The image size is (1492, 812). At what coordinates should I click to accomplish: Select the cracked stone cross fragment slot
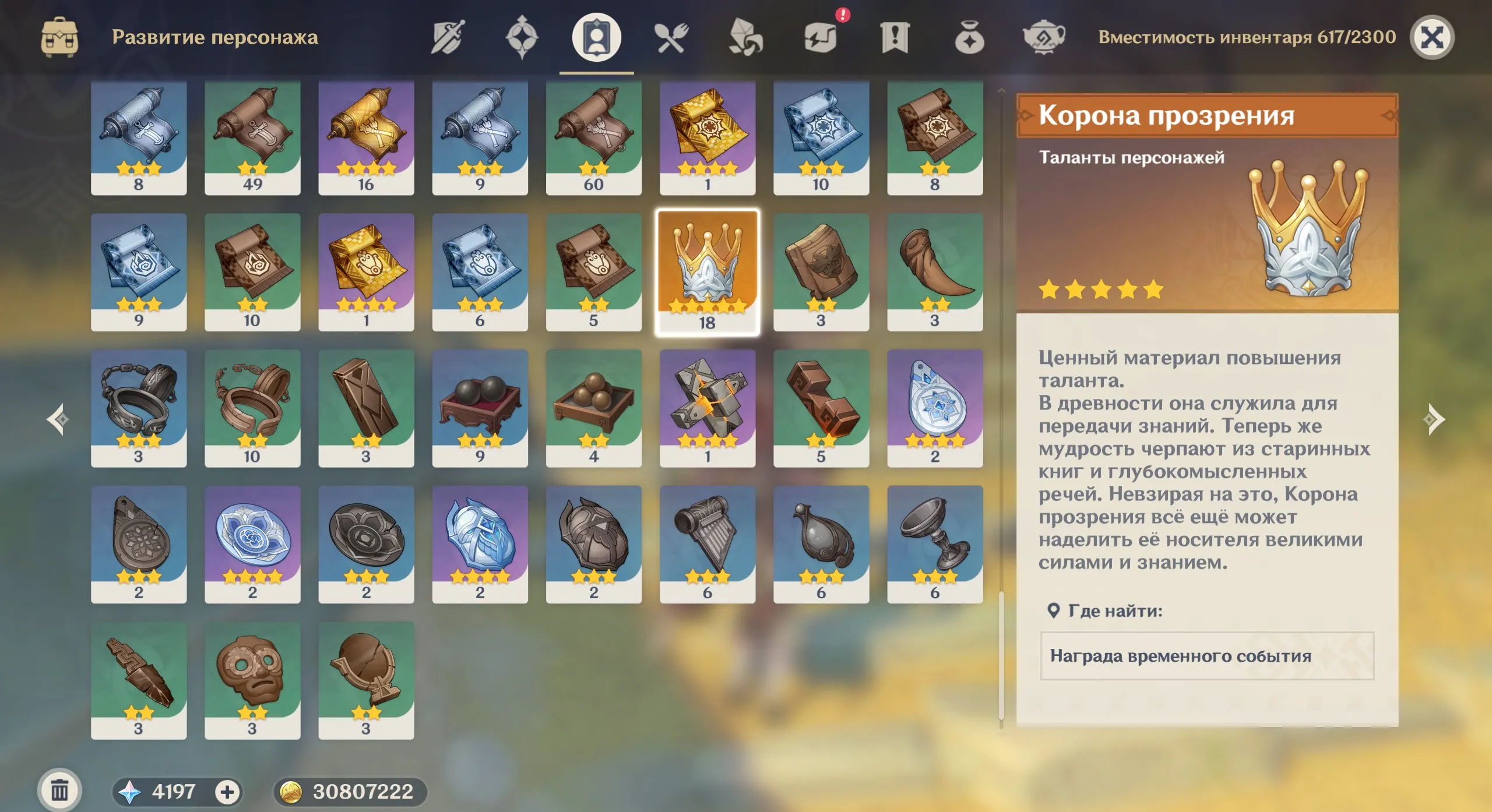pyautogui.click(x=707, y=408)
